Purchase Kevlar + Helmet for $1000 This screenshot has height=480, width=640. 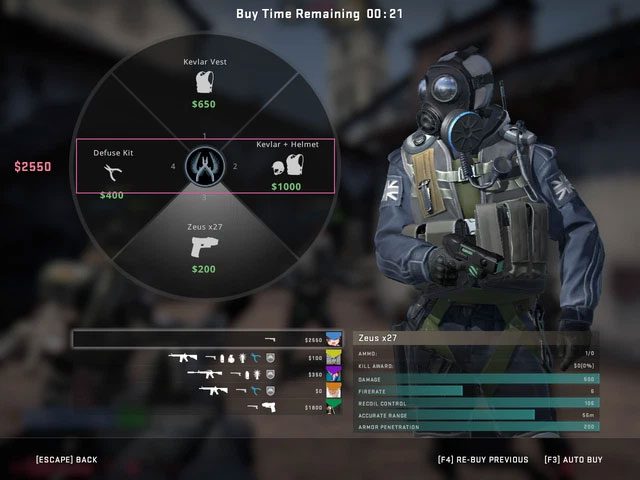click(286, 165)
